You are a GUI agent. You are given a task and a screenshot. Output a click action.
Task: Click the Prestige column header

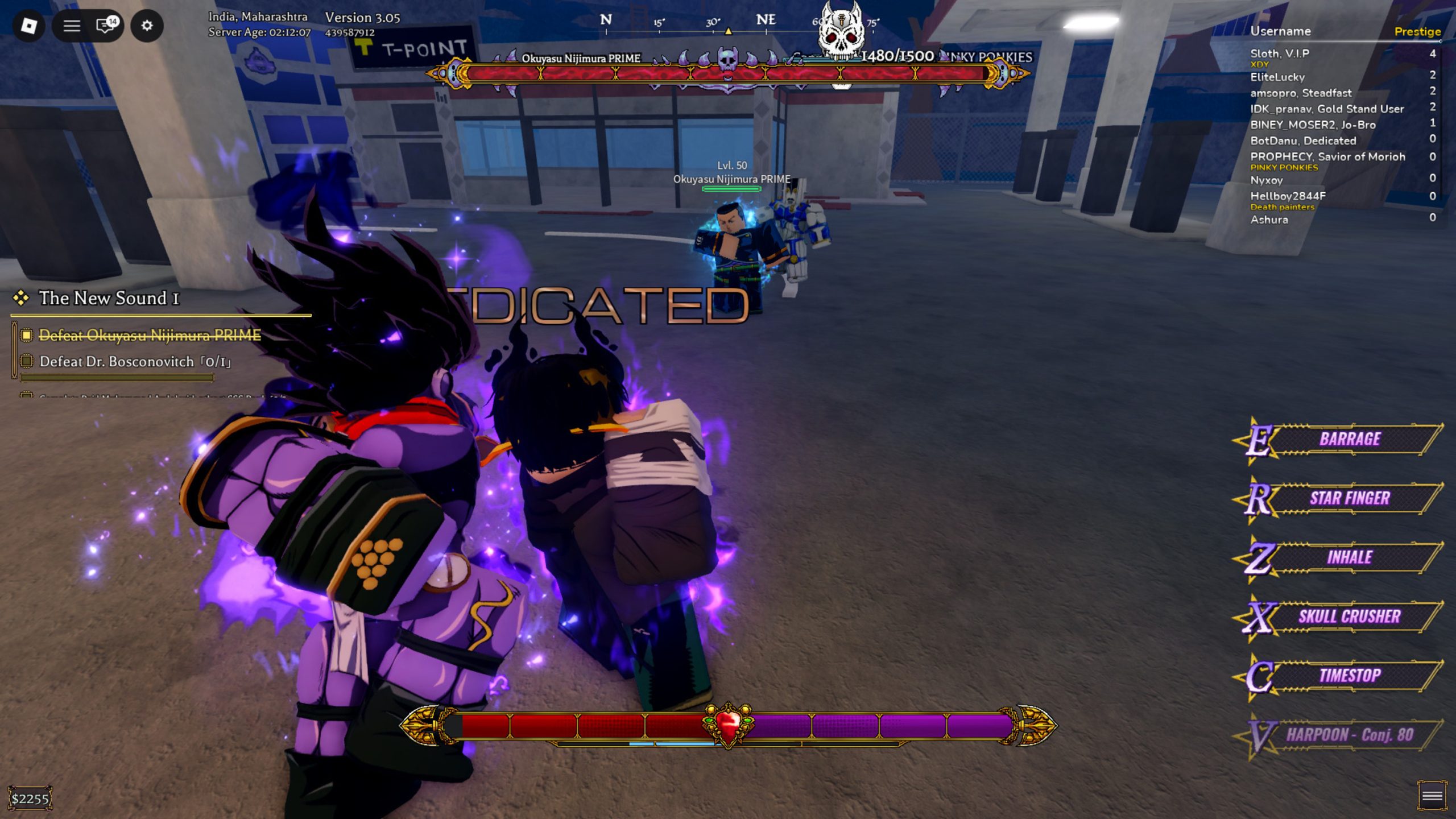coord(1417,32)
